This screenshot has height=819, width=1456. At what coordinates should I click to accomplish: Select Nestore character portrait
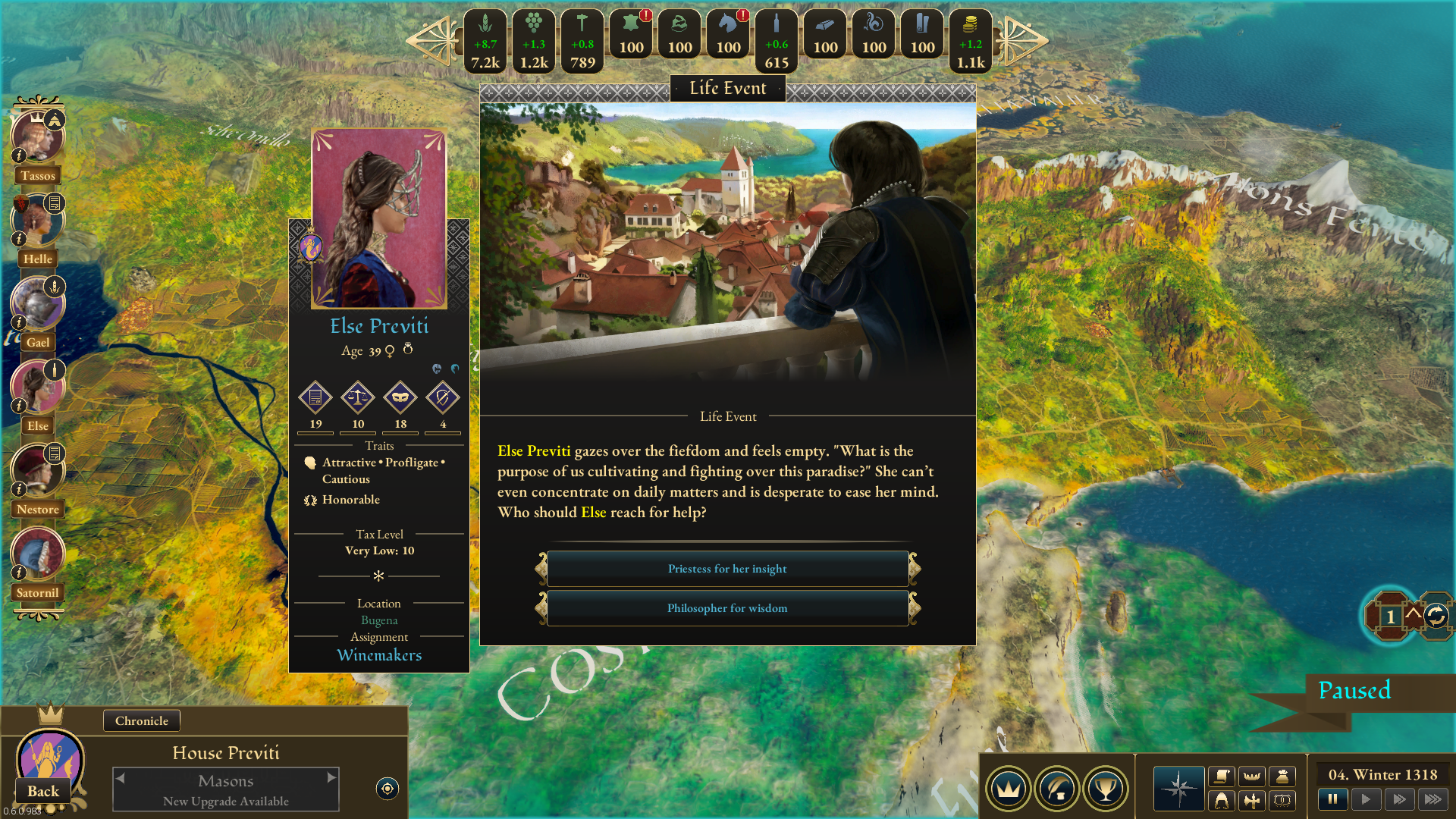tap(36, 472)
